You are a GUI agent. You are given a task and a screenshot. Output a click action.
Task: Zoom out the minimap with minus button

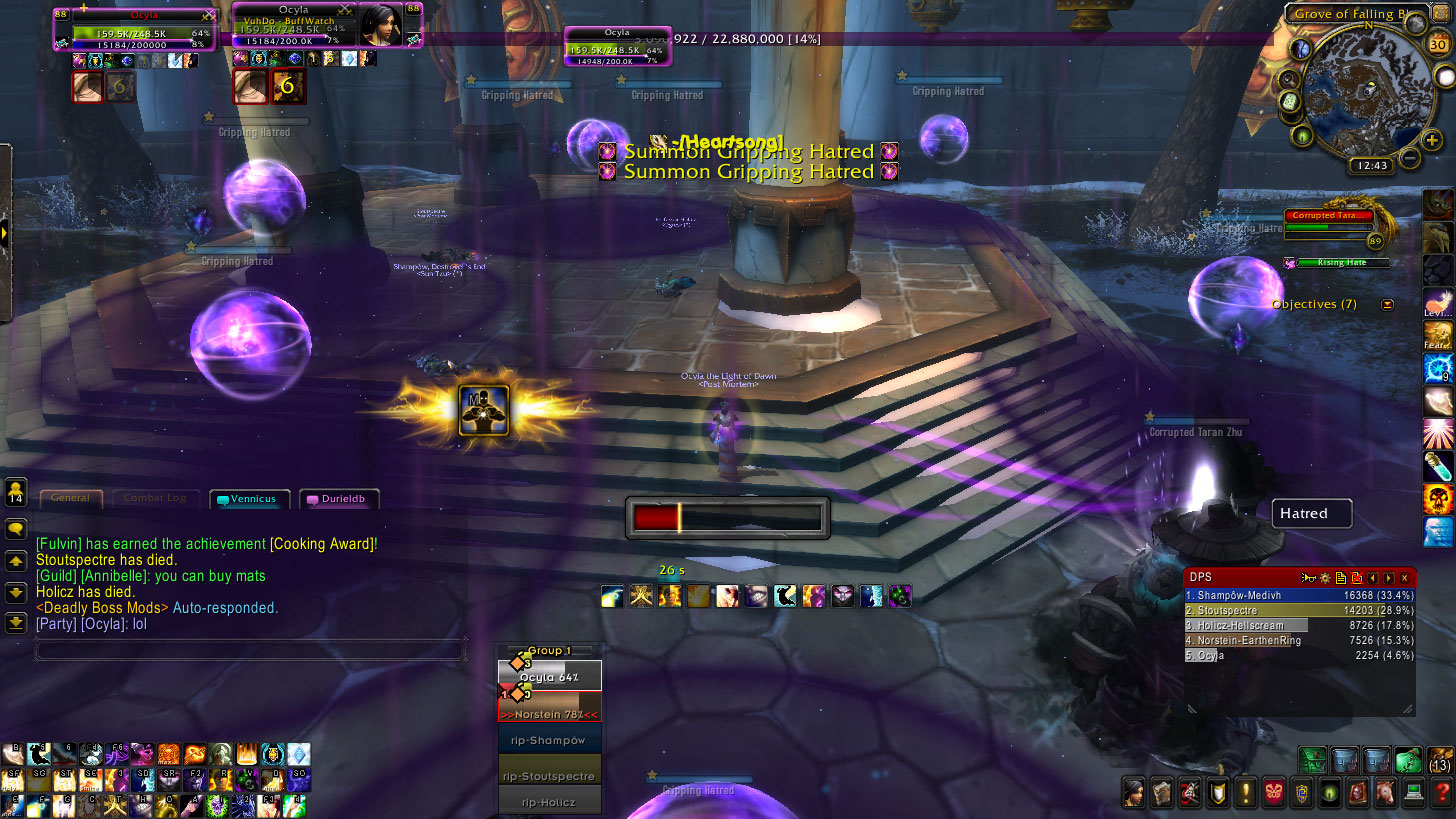point(1409,158)
